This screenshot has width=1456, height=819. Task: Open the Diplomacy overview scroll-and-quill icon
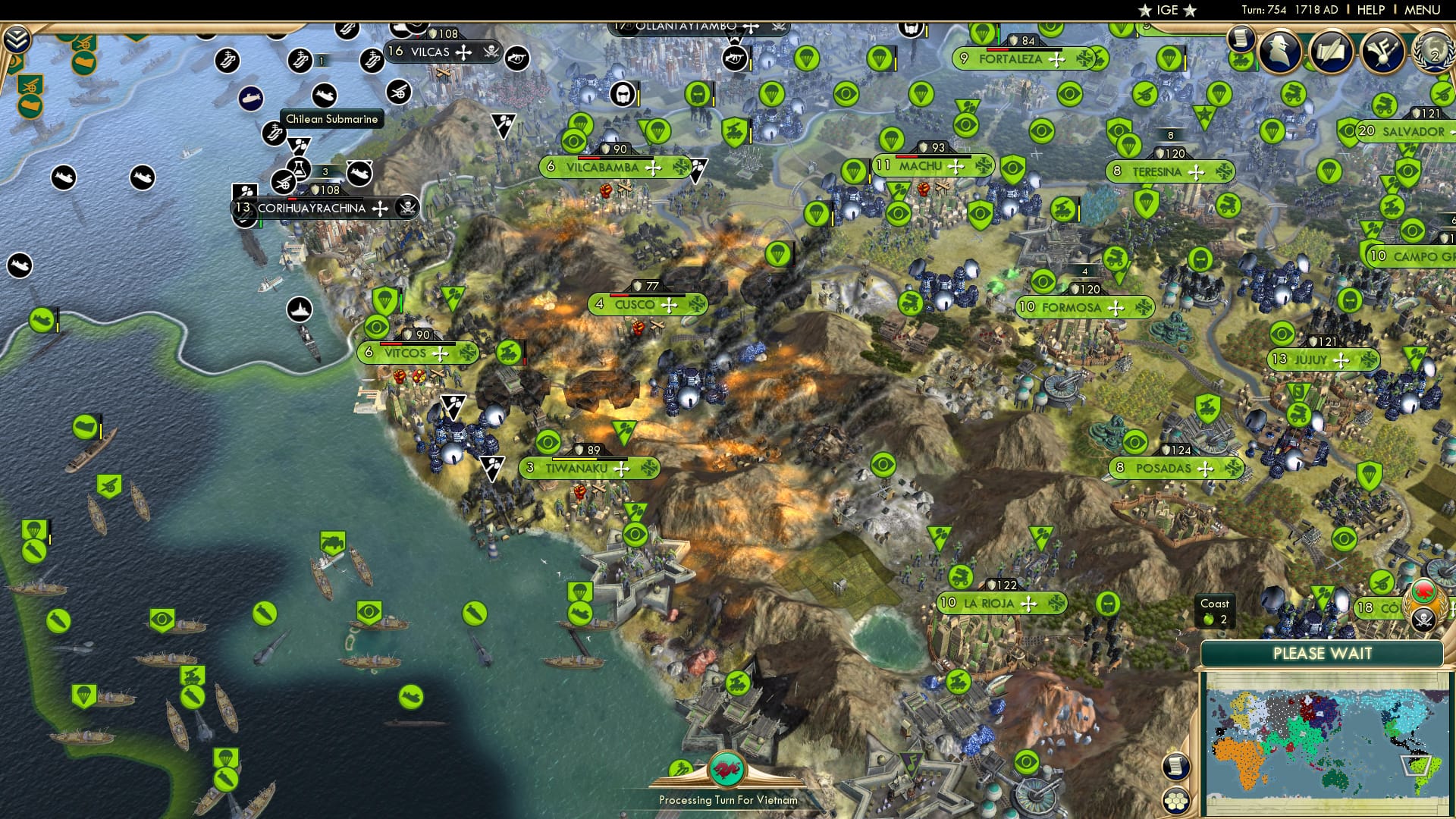pos(1332,50)
